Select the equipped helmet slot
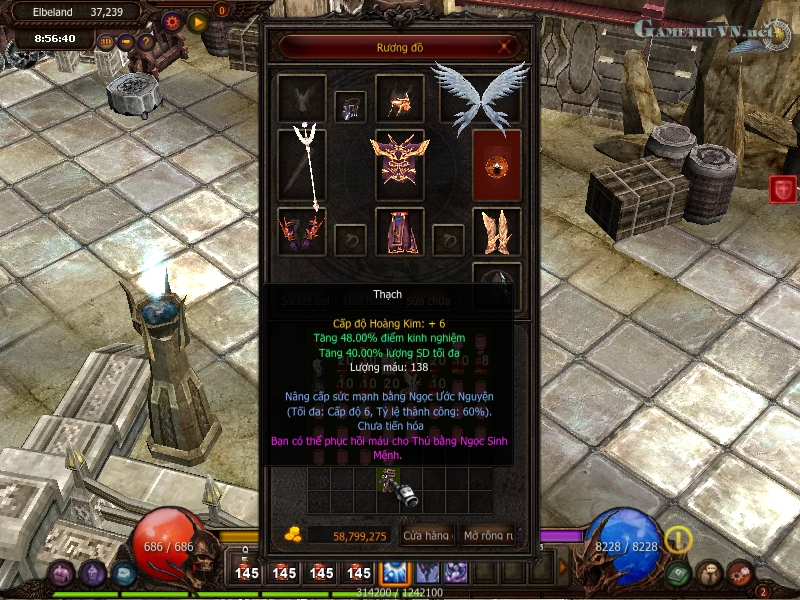Viewport: 800px width, 600px height. pos(400,99)
